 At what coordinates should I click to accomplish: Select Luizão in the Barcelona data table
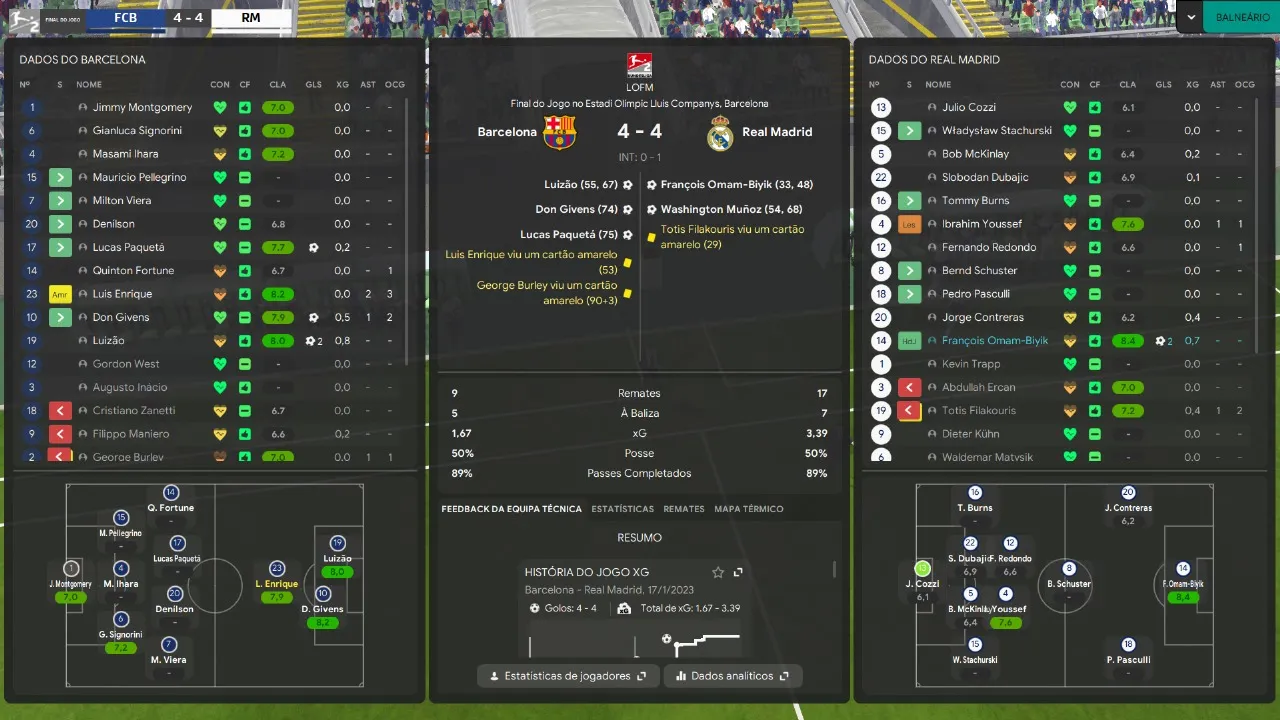pyautogui.click(x=110, y=341)
